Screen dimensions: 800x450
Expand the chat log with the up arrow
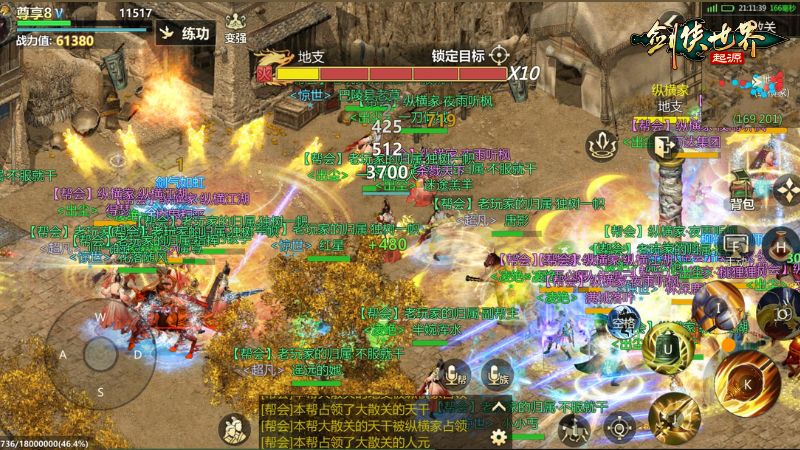pos(497,408)
